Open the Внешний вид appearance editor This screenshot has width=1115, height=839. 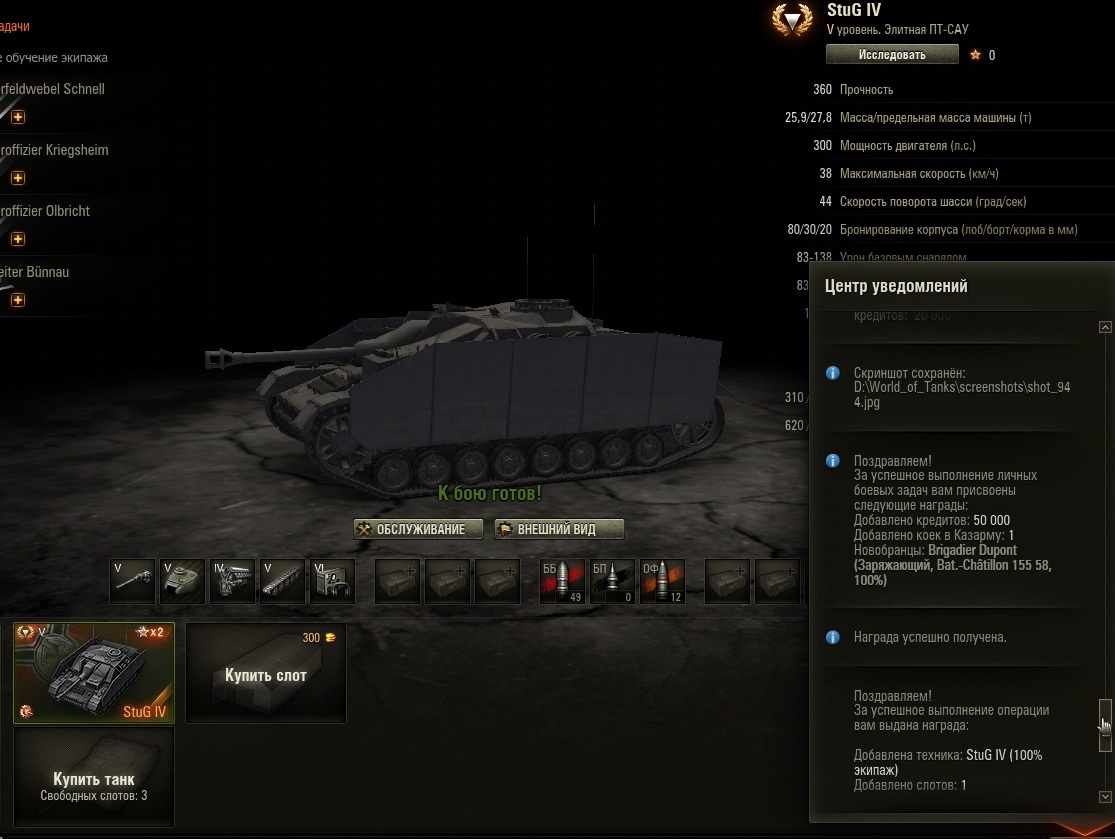coord(560,529)
